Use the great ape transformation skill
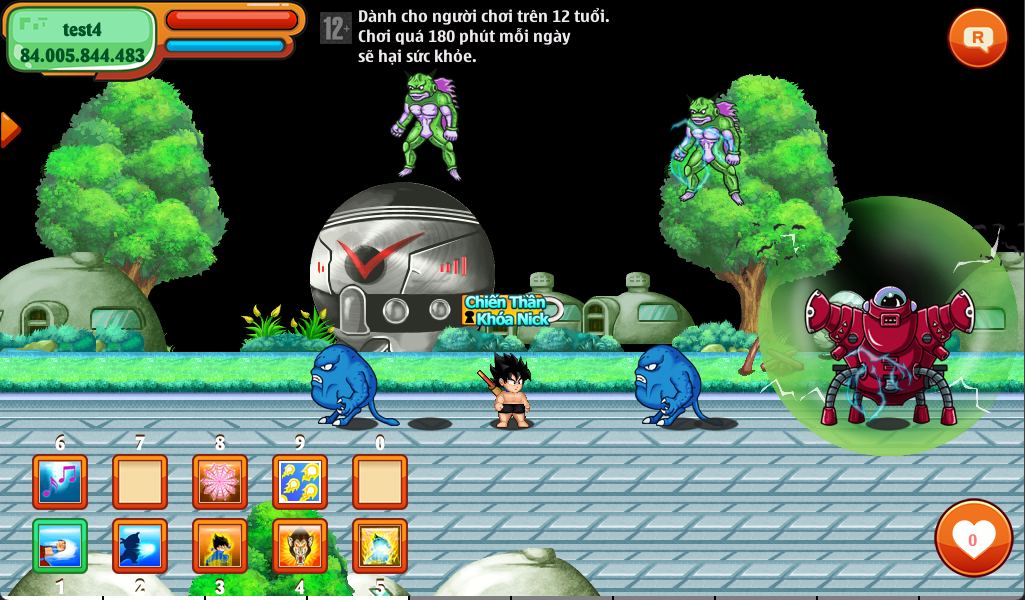The width and height of the screenshot is (1025, 600). [300, 546]
